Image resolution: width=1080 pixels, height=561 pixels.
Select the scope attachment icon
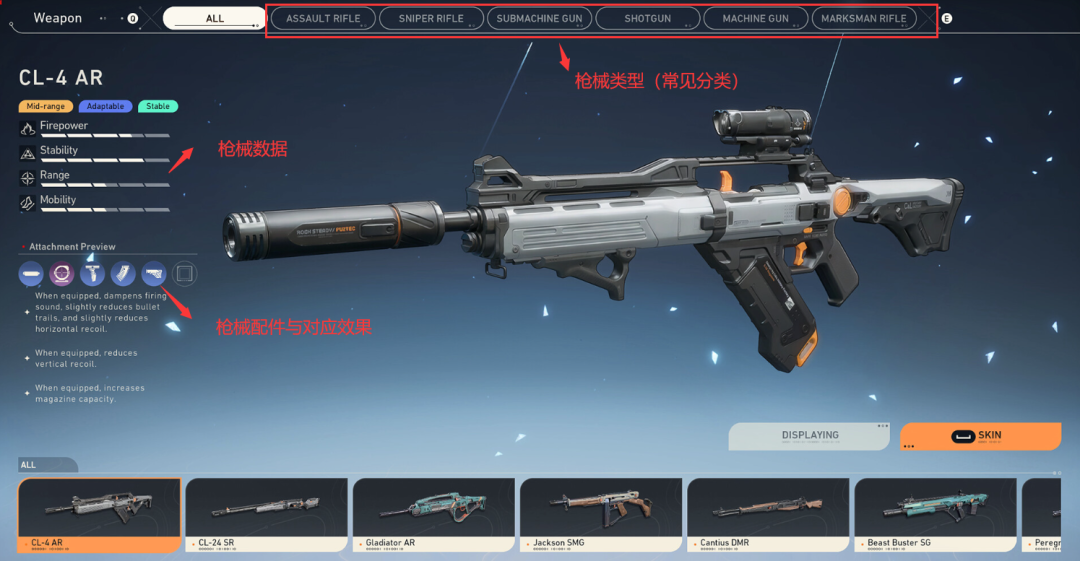pos(62,273)
